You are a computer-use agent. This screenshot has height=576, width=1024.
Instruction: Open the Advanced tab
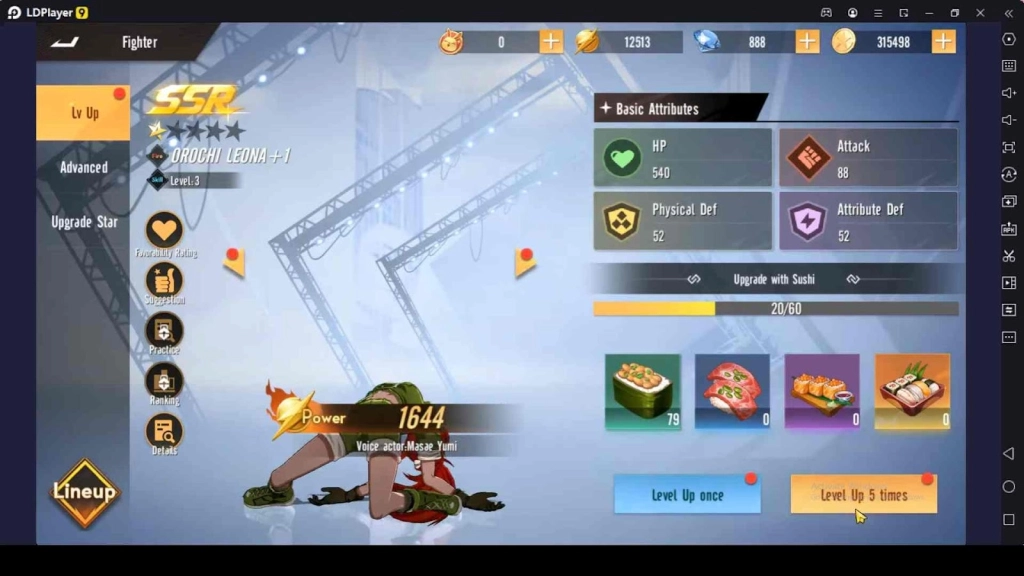click(84, 167)
